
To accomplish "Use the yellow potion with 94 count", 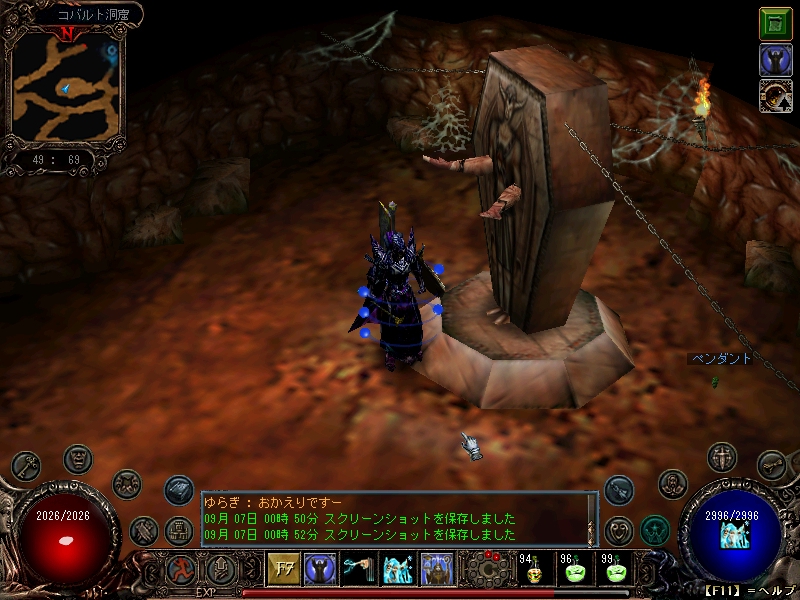I will (x=533, y=570).
